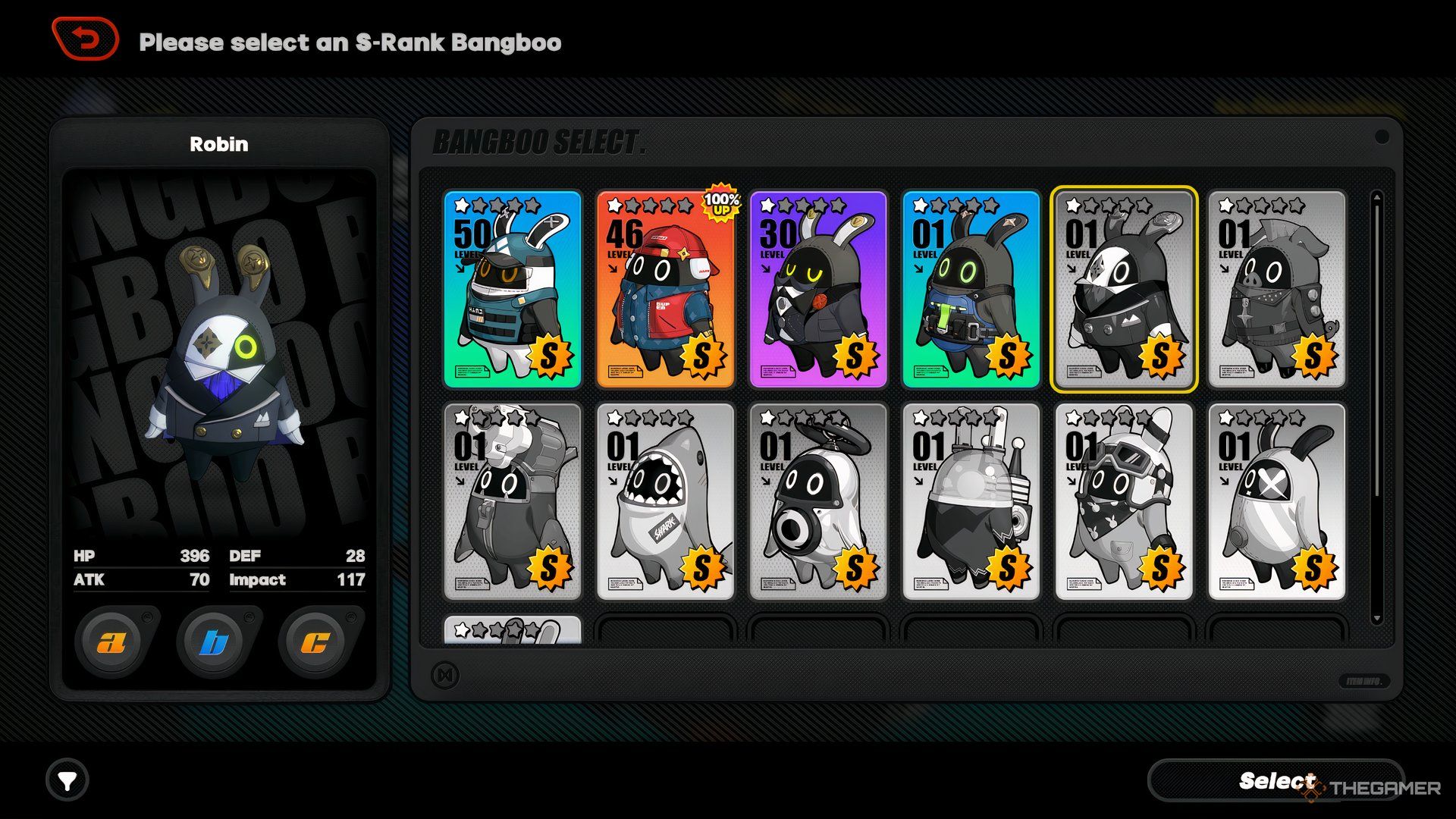Choose the shark costume Bangboo card
Screen dimensions: 1456x819
[665, 501]
